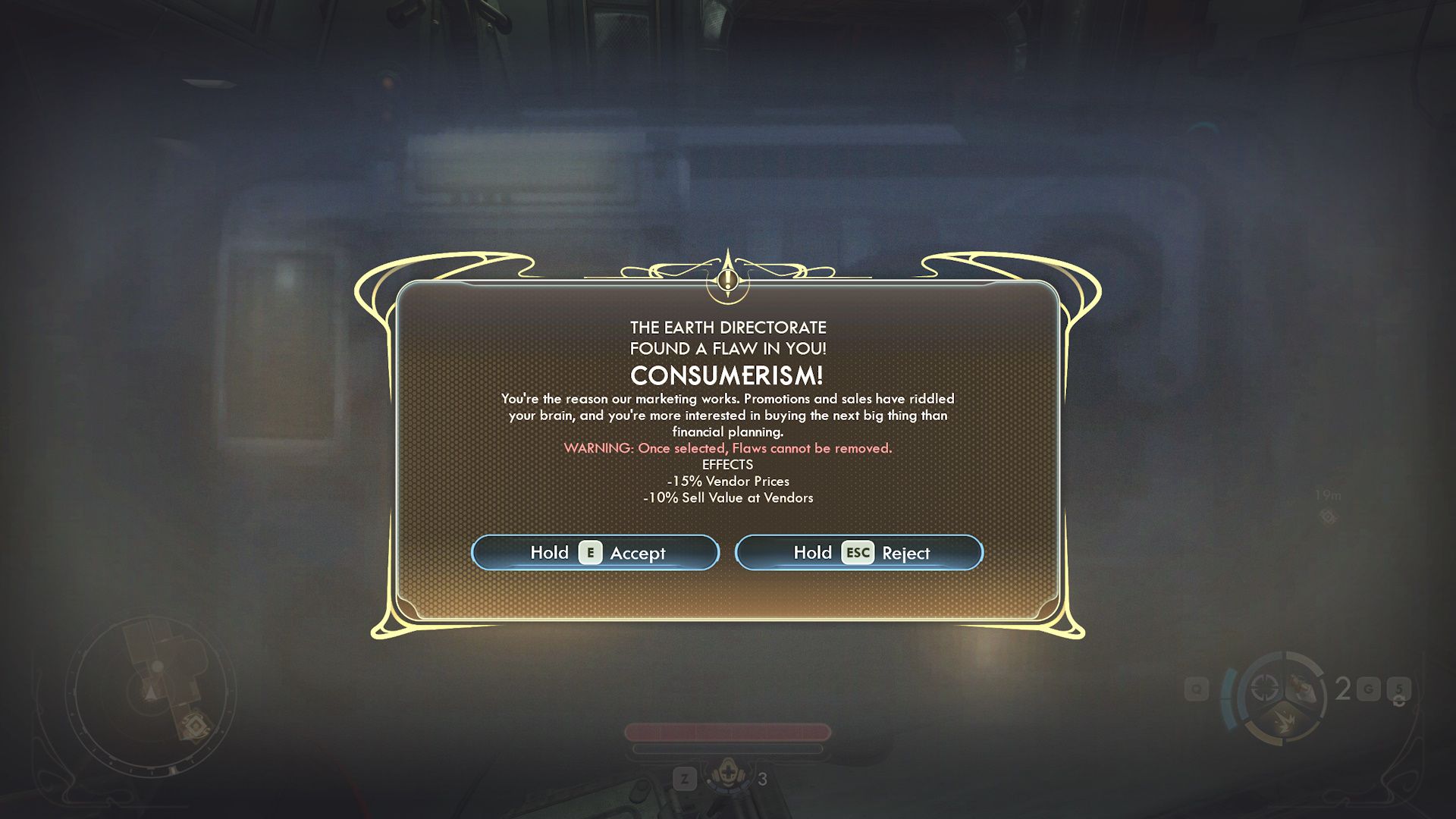The height and width of the screenshot is (819, 1456).
Task: Click the -10% Sell Value at Vendors line
Action: (x=726, y=497)
